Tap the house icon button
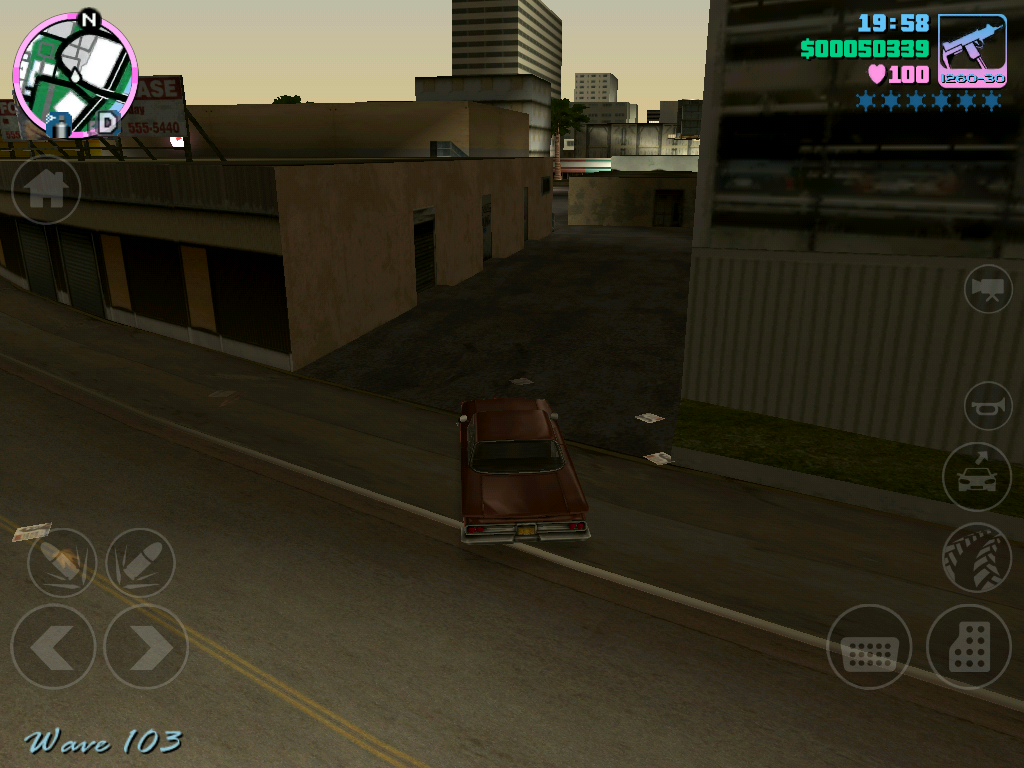1024x768 pixels. tap(46, 189)
